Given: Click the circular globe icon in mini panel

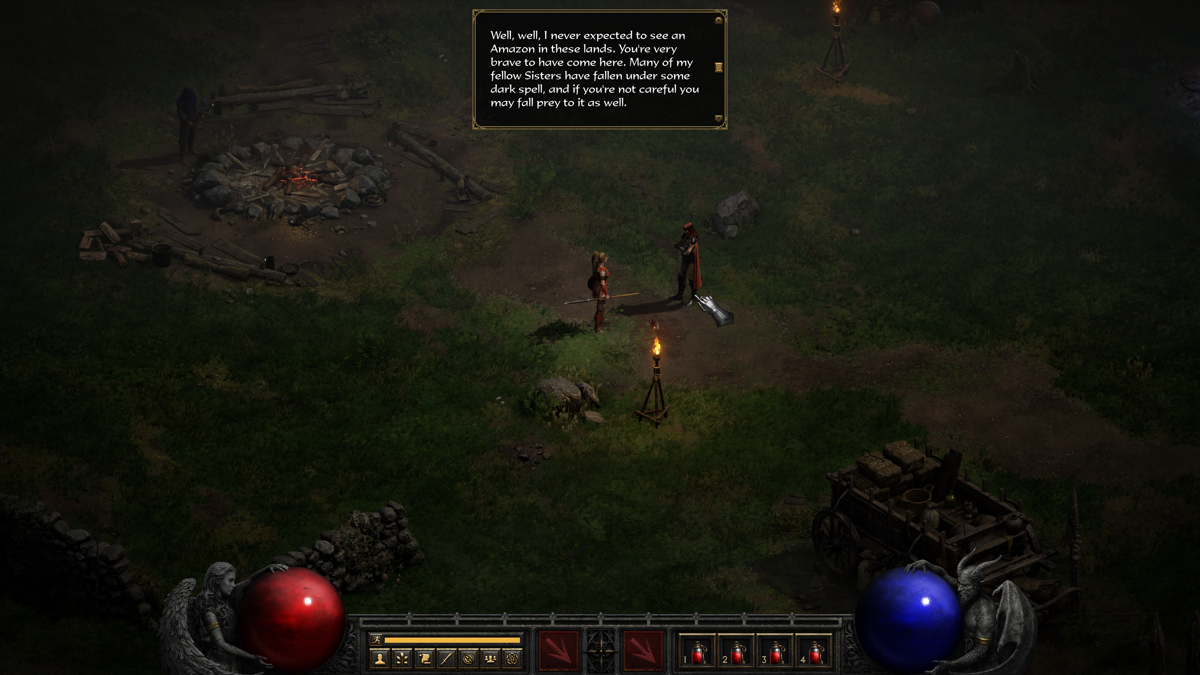Looking at the screenshot, I should tap(468, 658).
